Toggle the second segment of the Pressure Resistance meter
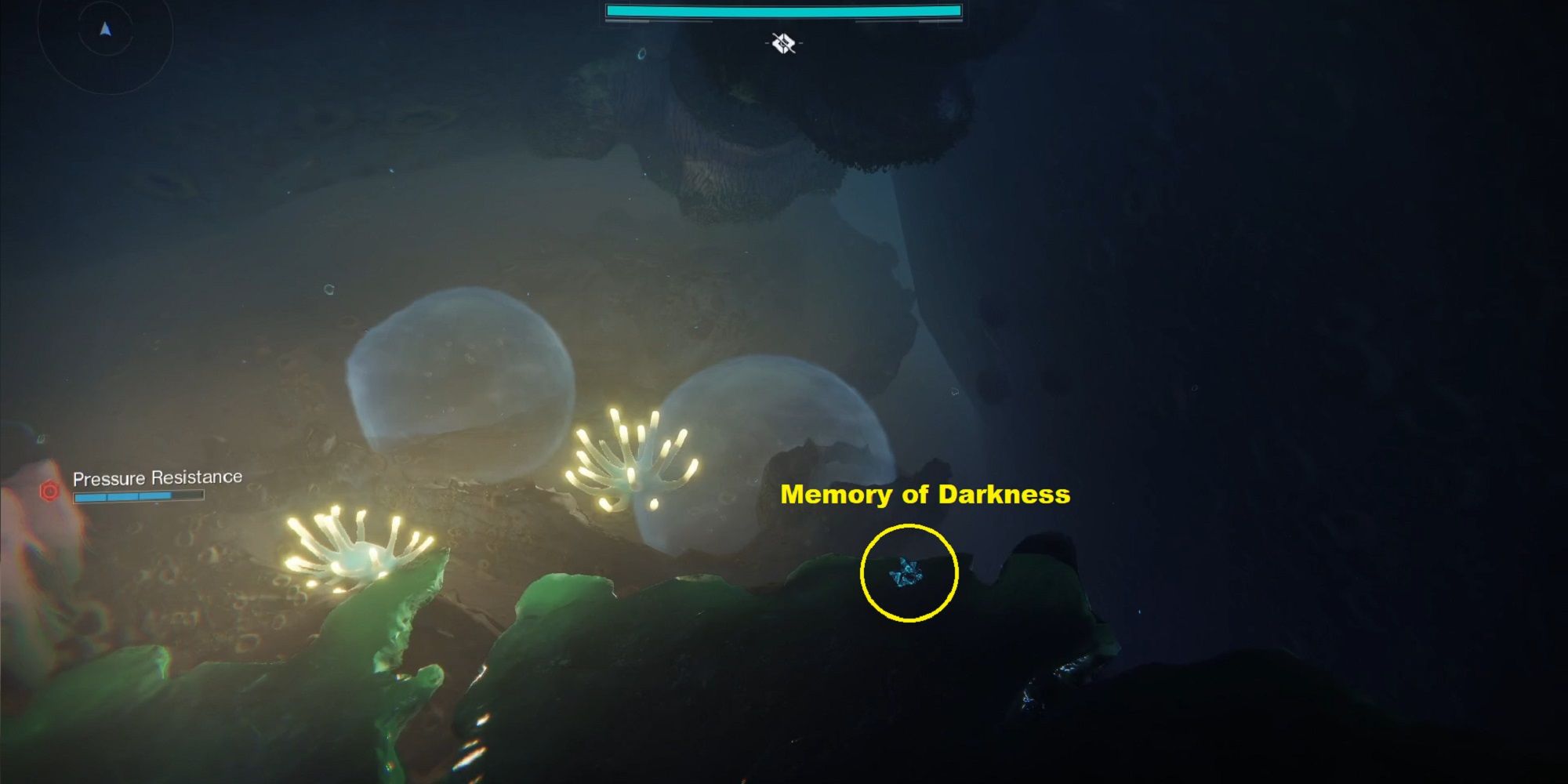 122,496
